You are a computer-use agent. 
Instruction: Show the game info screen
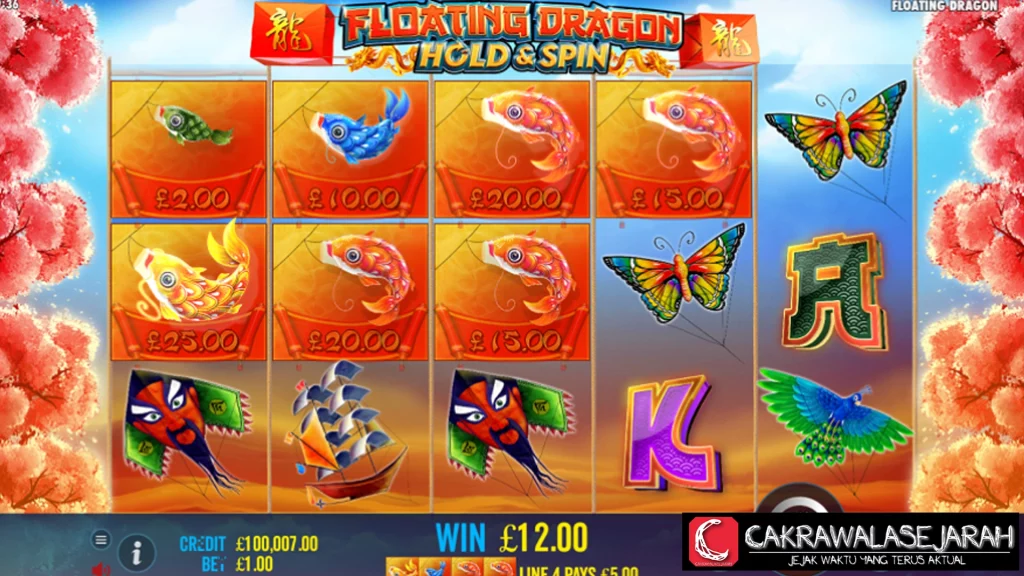click(x=137, y=552)
